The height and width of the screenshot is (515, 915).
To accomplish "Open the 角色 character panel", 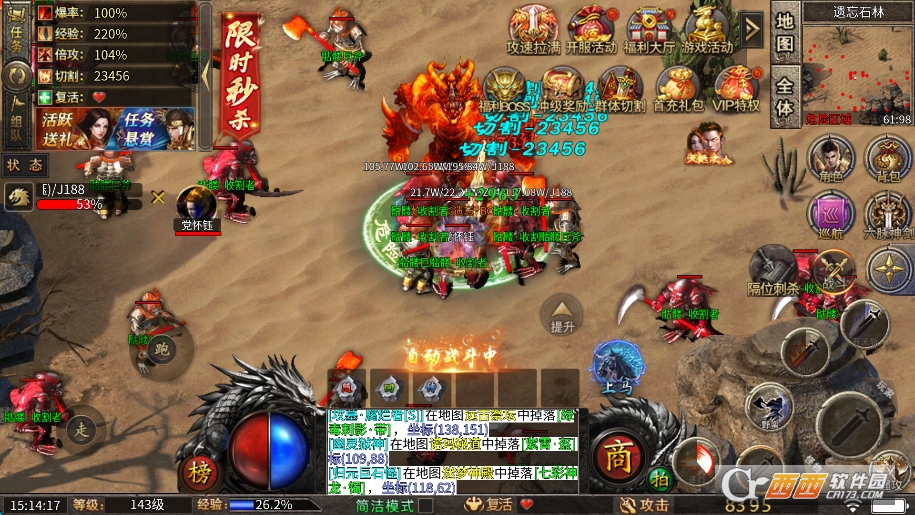I will coord(827,160).
